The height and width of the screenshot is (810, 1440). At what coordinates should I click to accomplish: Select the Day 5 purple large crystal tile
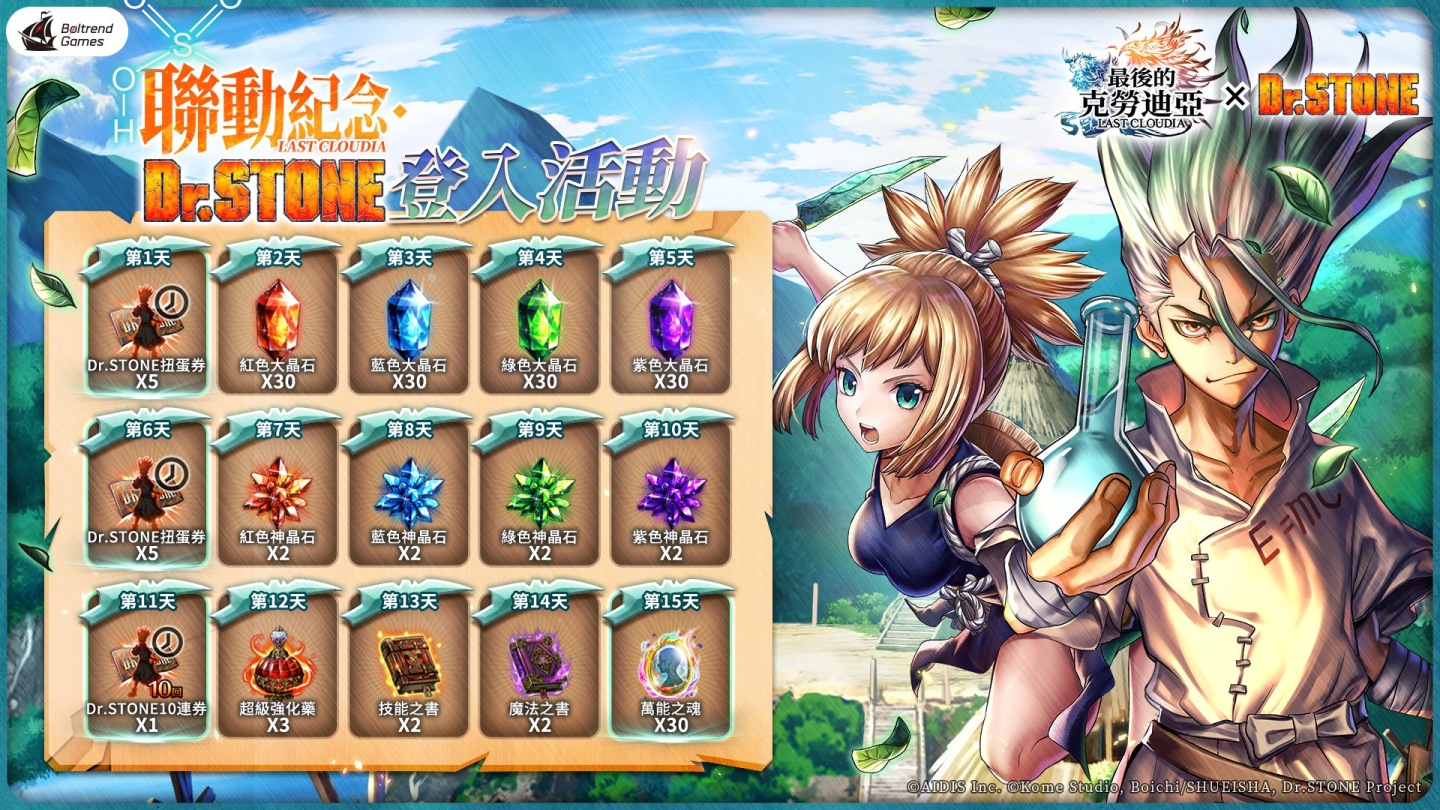coord(671,321)
